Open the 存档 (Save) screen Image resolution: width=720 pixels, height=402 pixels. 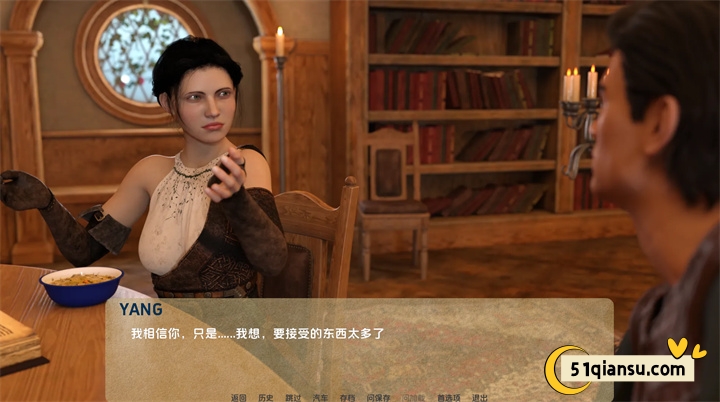click(x=347, y=397)
